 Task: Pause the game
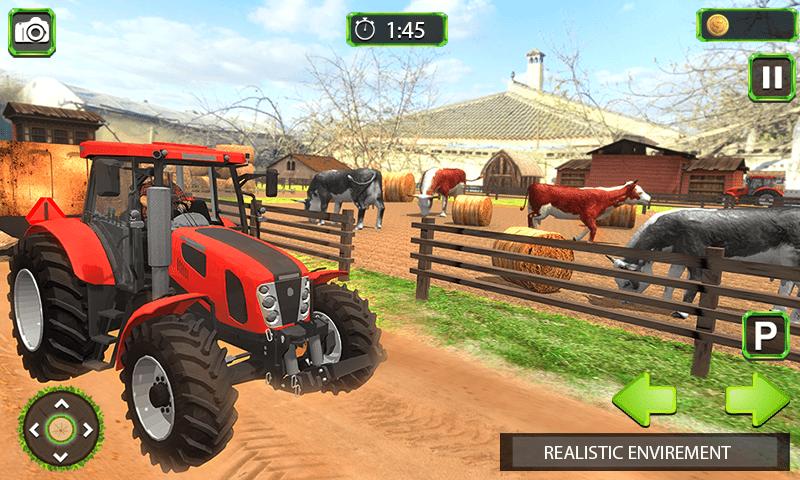click(x=771, y=77)
